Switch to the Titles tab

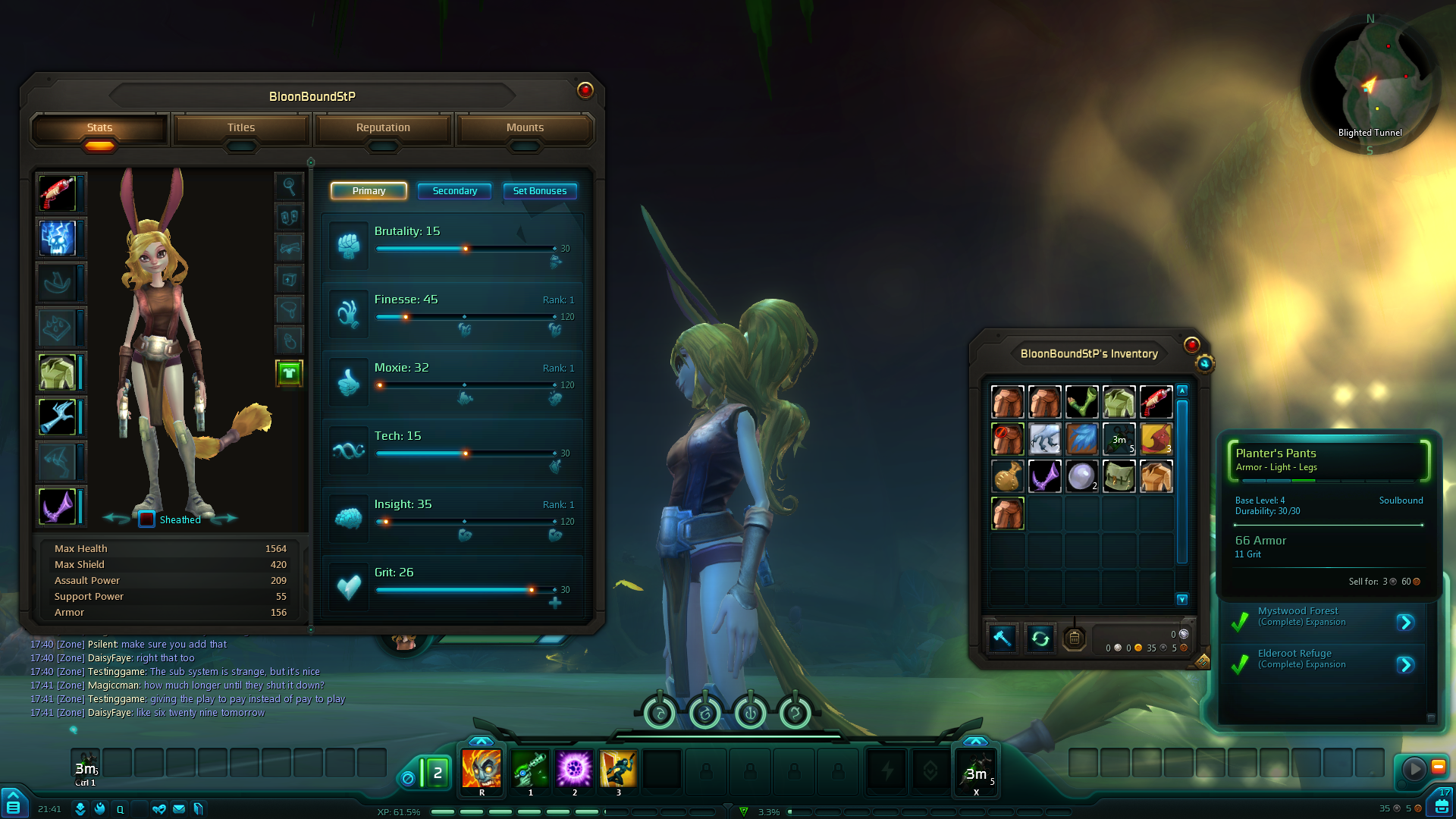pos(241,127)
